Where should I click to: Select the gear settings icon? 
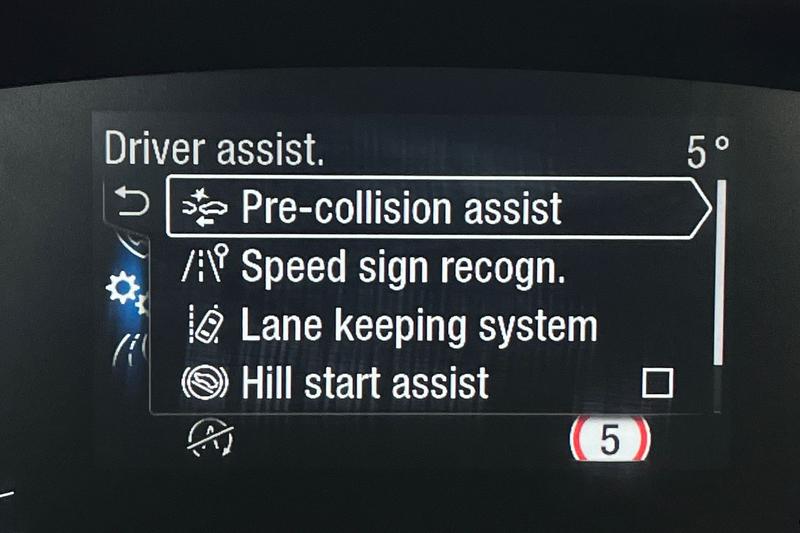click(124, 291)
